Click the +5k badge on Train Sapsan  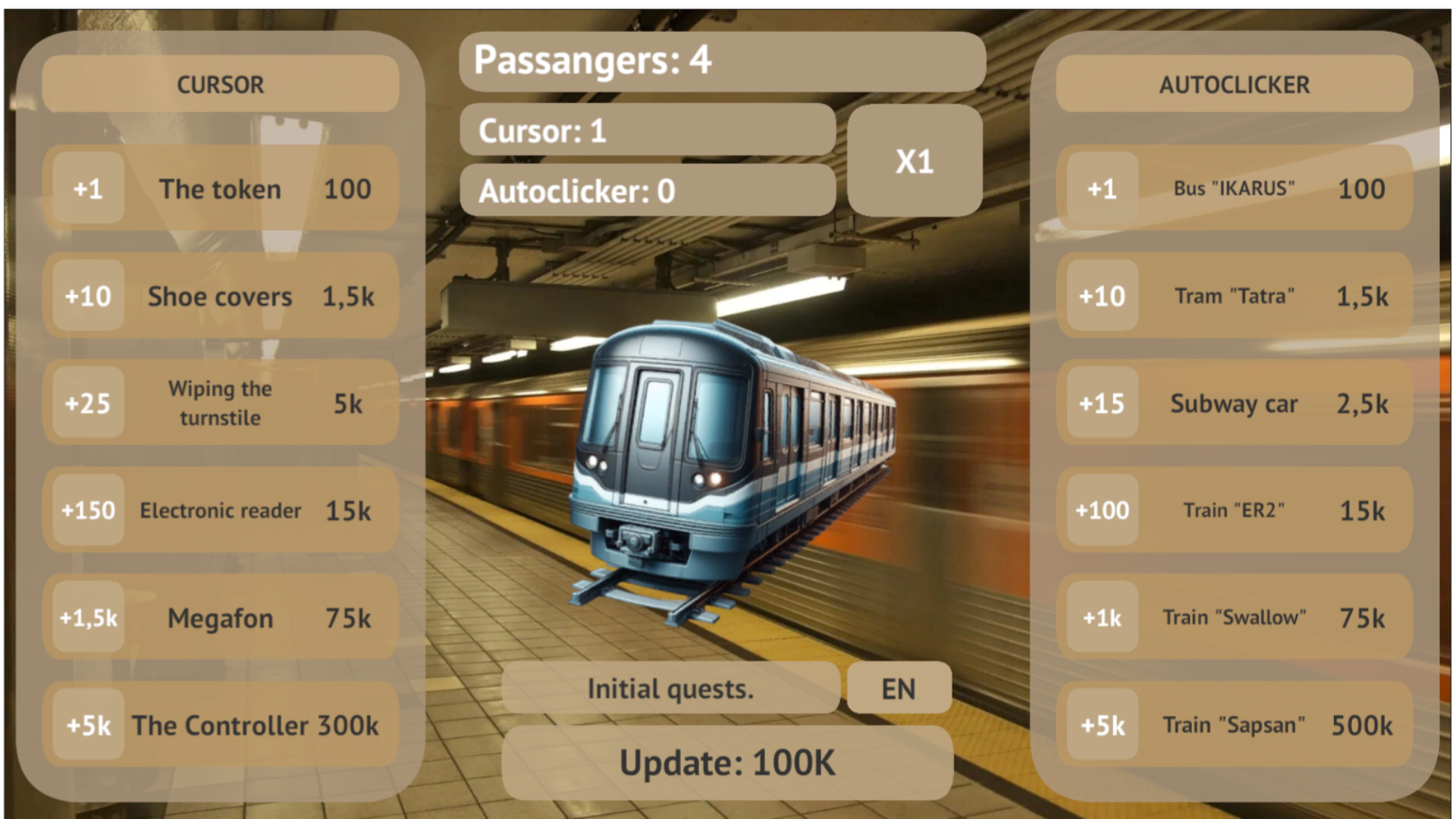pos(1100,725)
